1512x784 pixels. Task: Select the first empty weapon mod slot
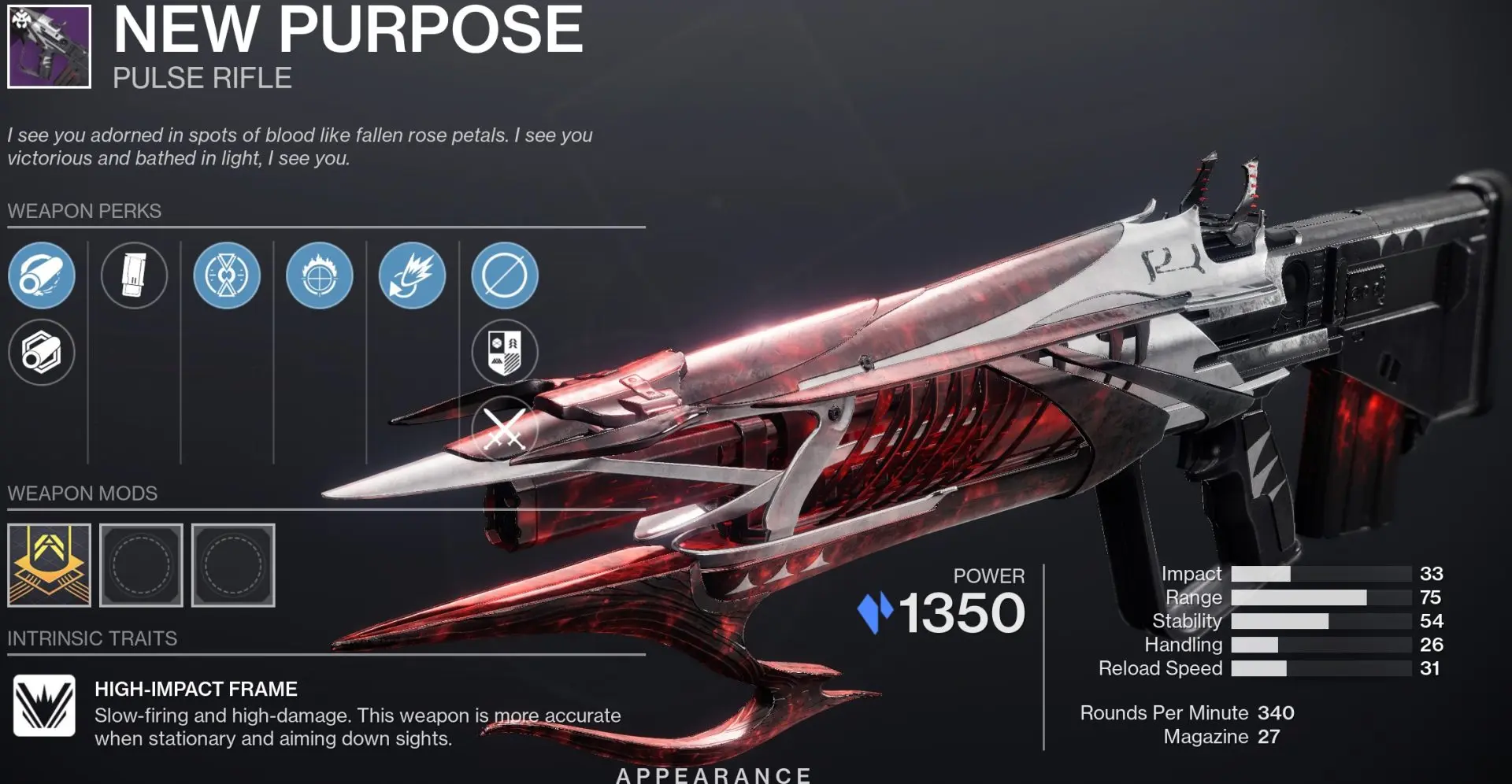point(142,565)
